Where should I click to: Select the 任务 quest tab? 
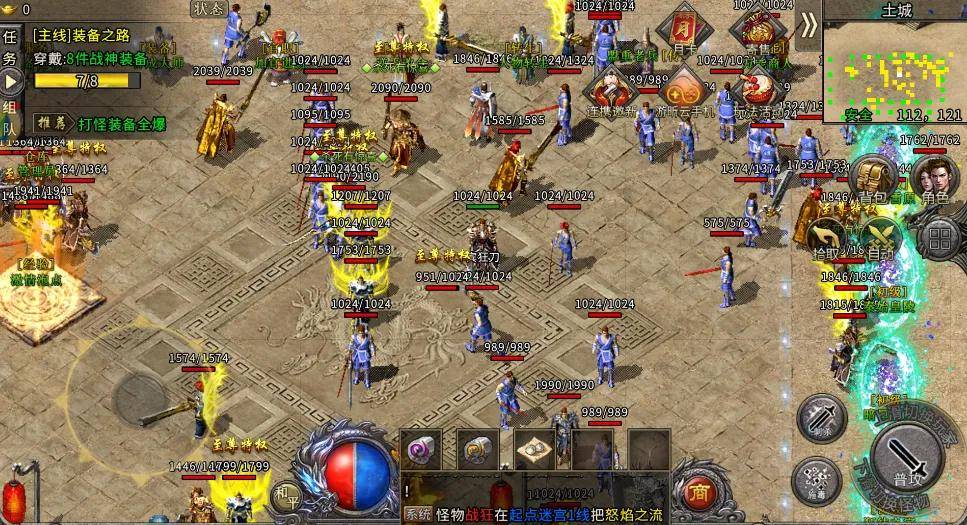(10, 46)
